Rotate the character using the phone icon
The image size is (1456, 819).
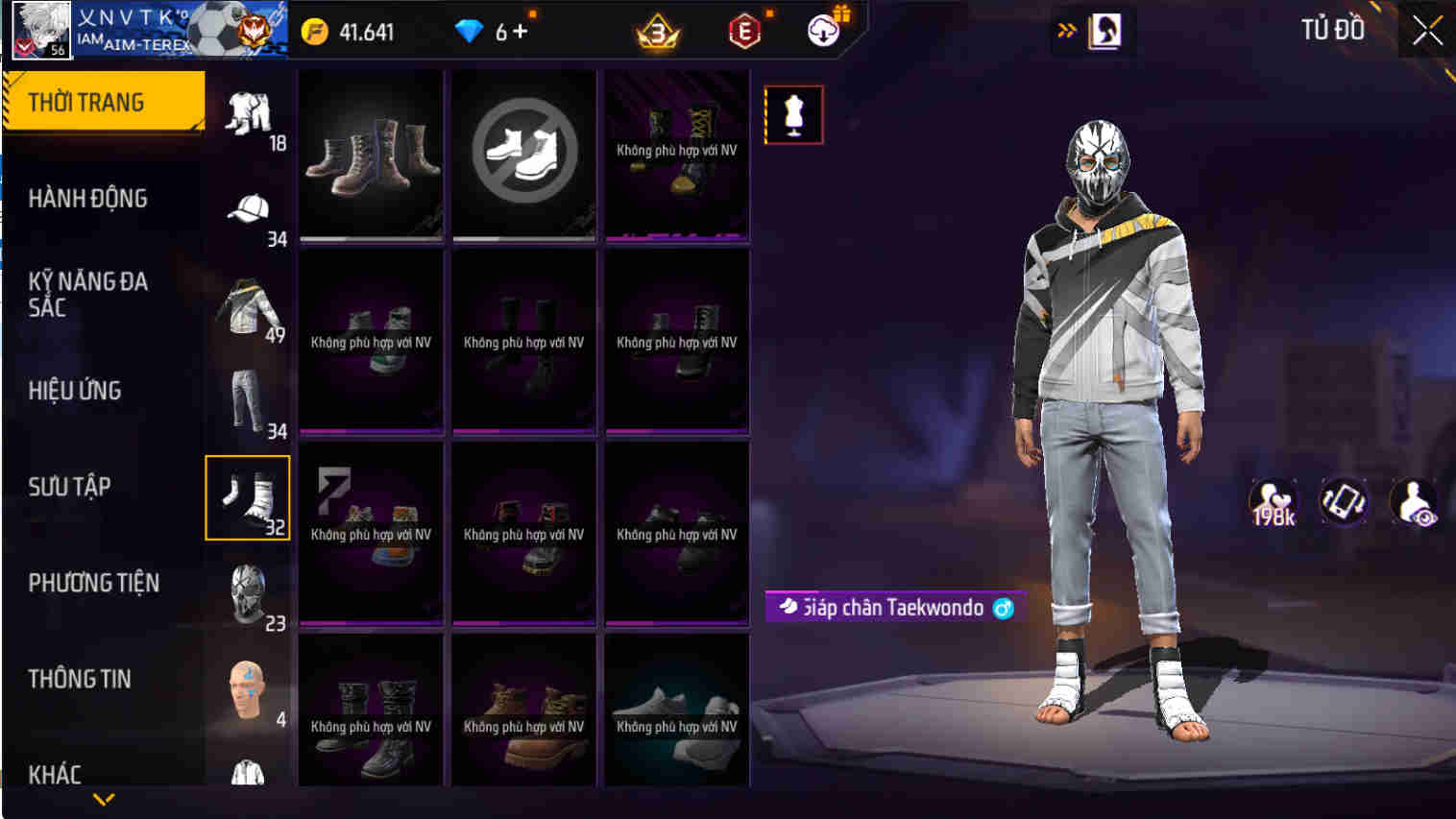click(x=1344, y=500)
